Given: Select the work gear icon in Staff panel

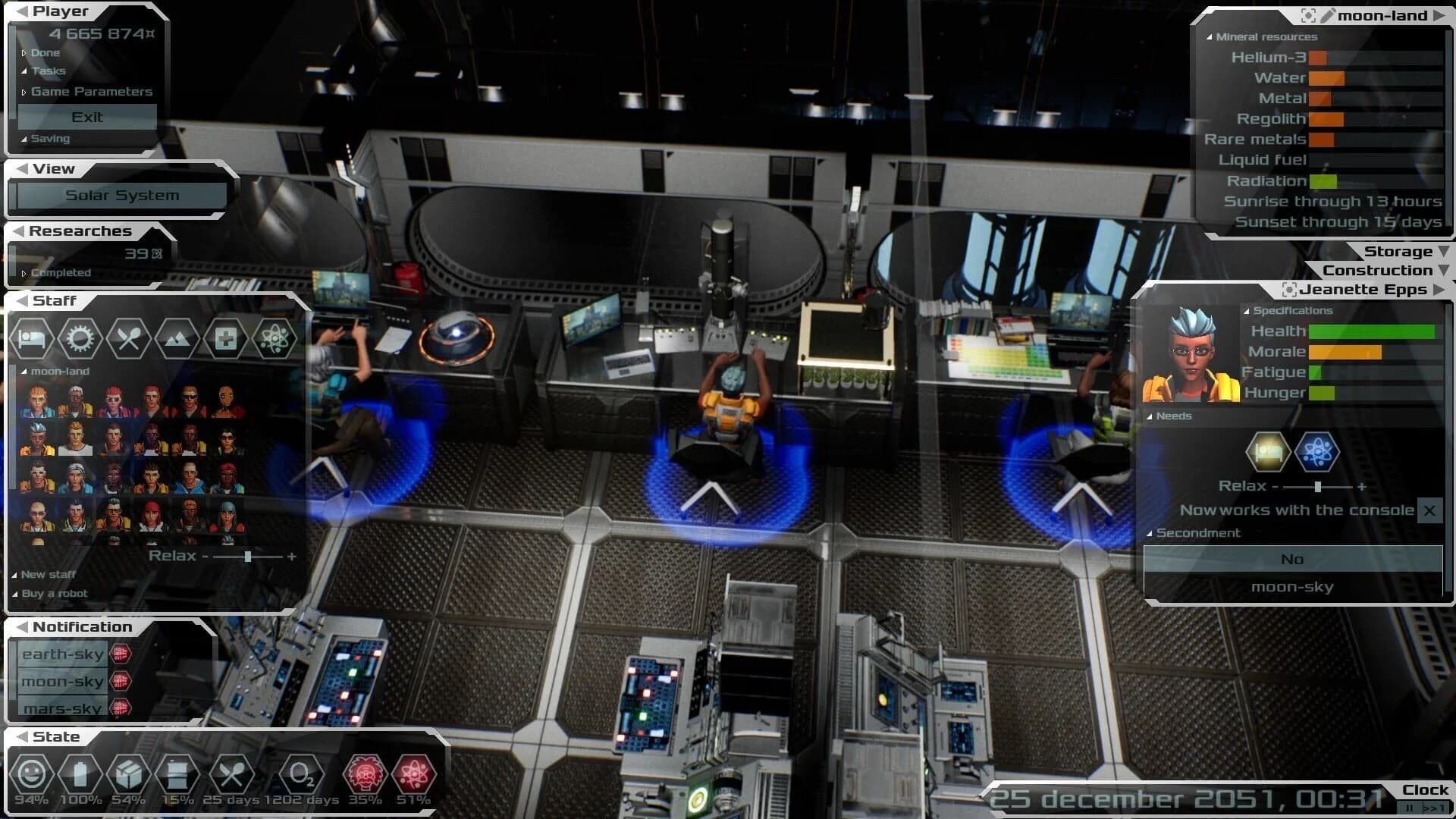Looking at the screenshot, I should 80,338.
